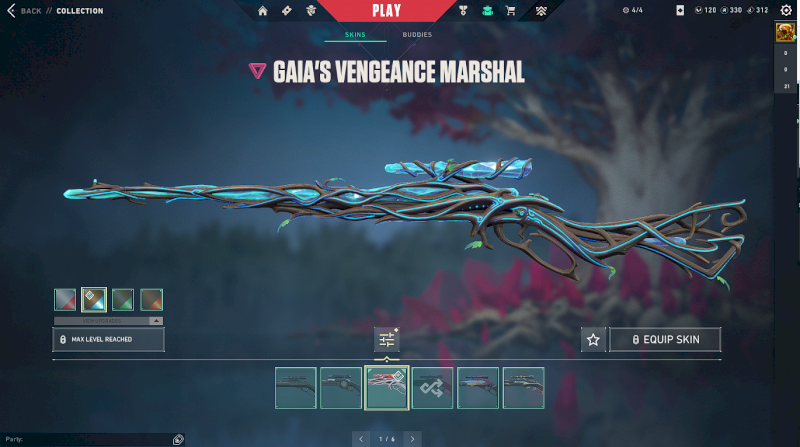The height and width of the screenshot is (447, 800).
Task: Go to the previous skin page
Action: click(x=361, y=439)
